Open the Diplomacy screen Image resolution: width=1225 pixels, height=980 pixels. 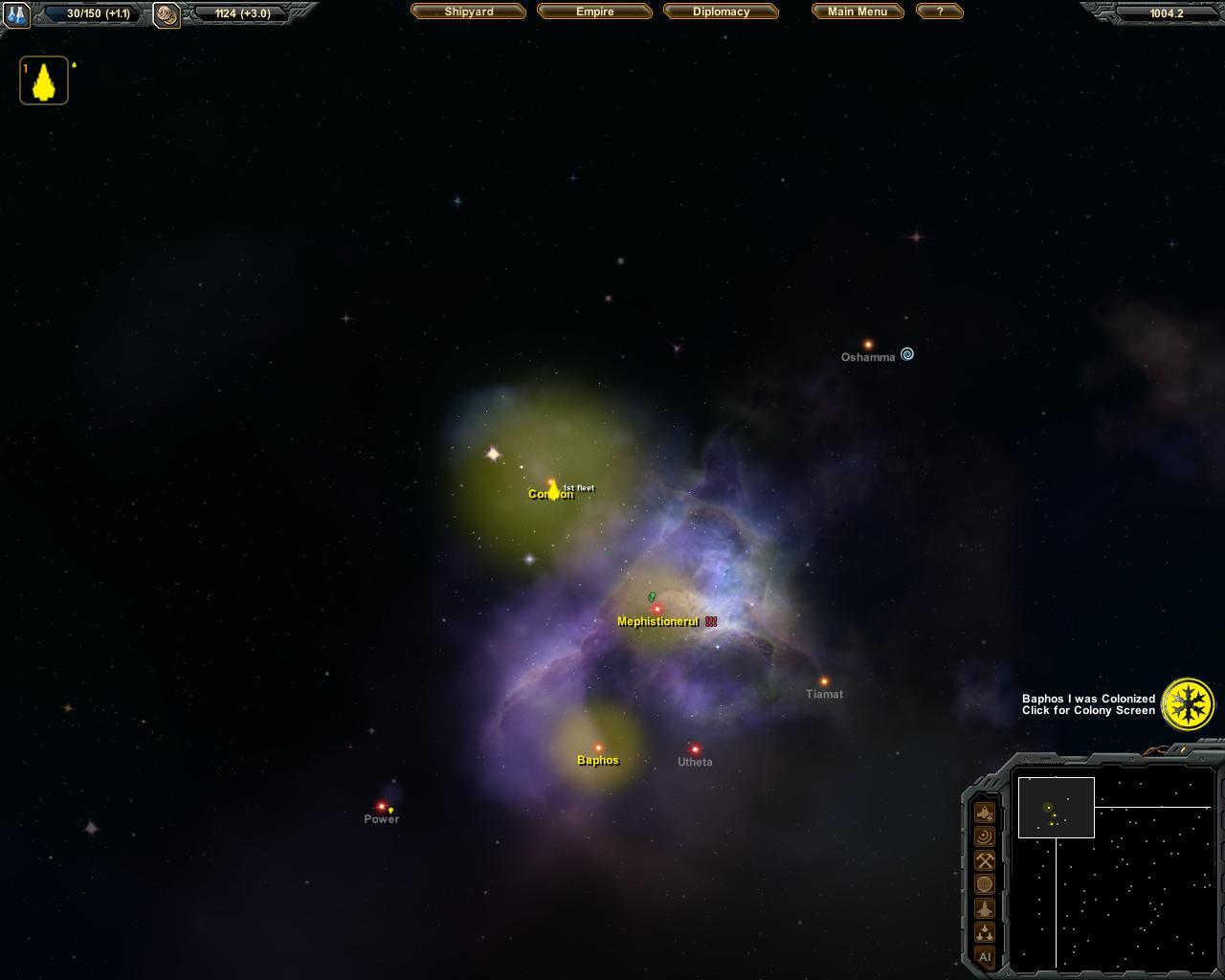coord(721,11)
